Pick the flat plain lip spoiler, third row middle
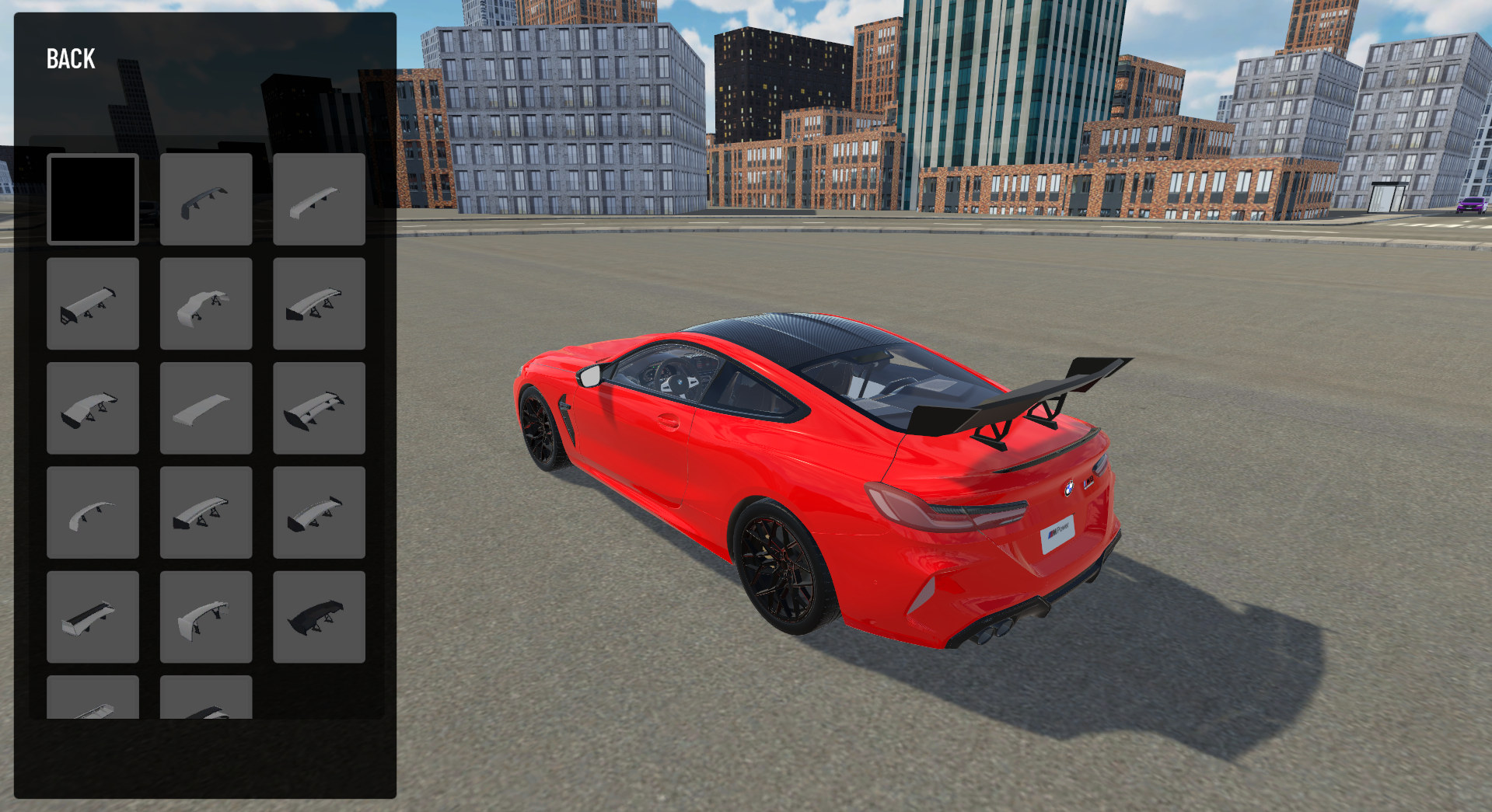This screenshot has width=1492, height=812. (x=205, y=409)
